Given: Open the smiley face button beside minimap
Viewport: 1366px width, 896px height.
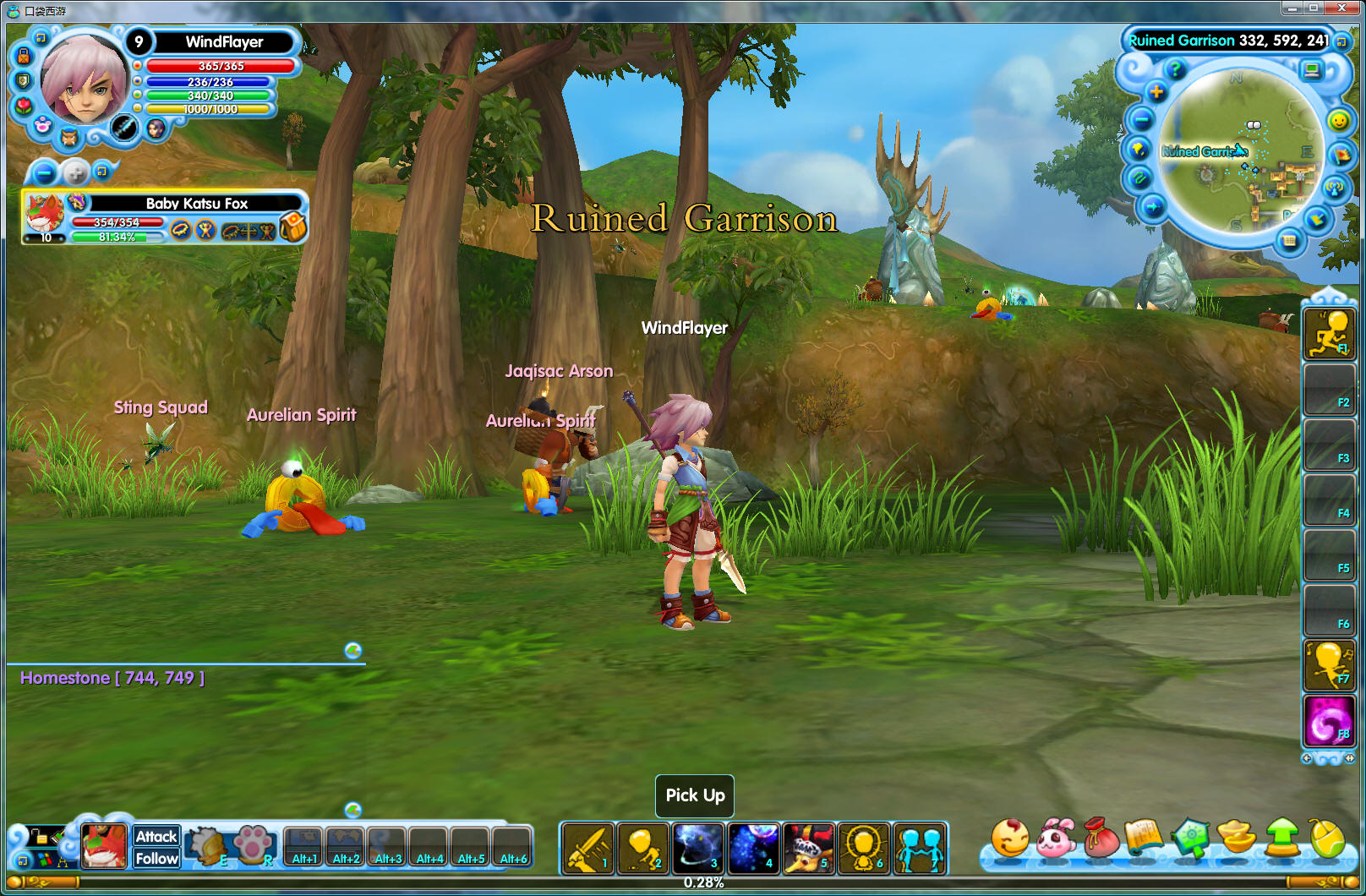Looking at the screenshot, I should (1339, 121).
